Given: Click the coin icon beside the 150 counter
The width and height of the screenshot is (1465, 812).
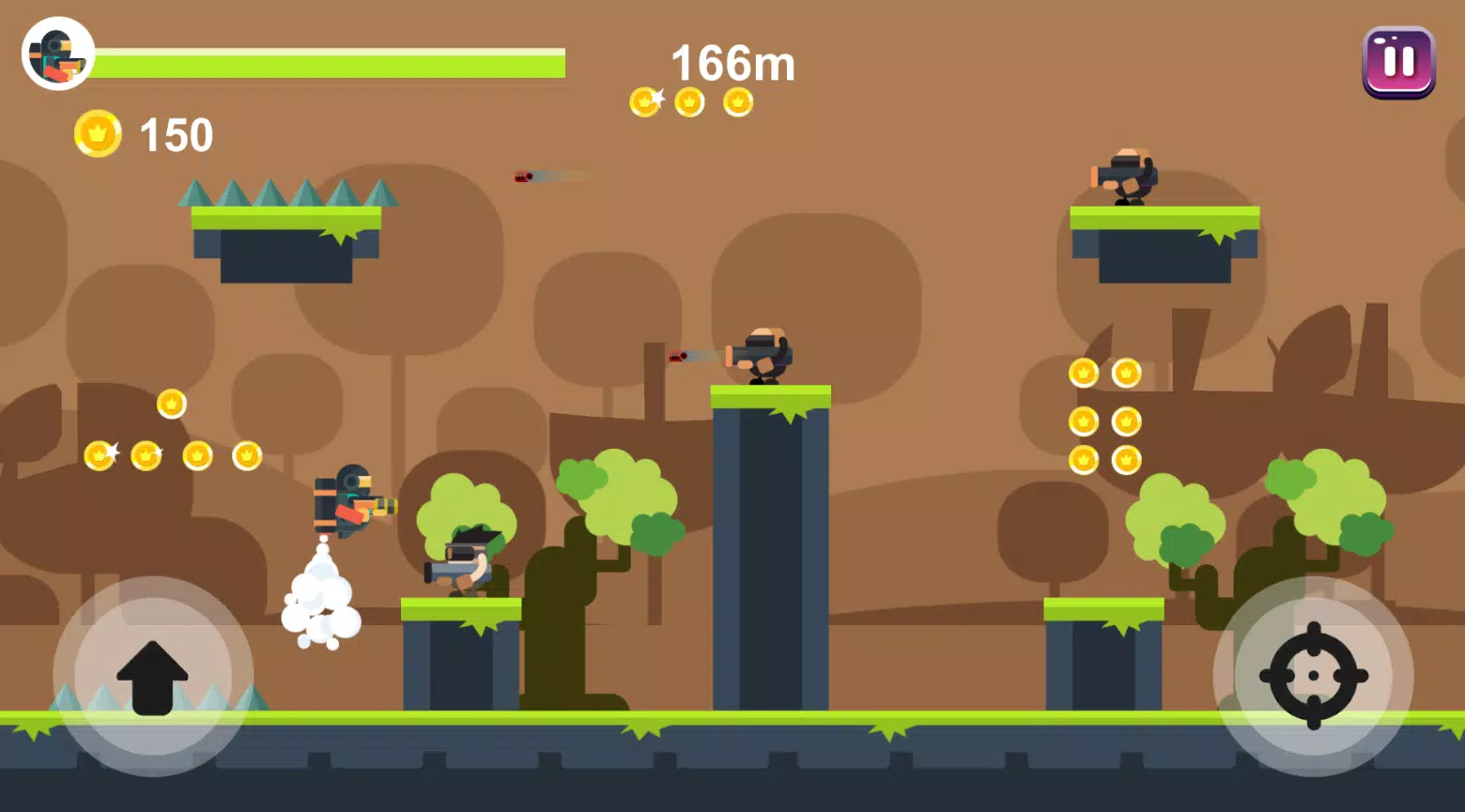Looking at the screenshot, I should pos(98,134).
